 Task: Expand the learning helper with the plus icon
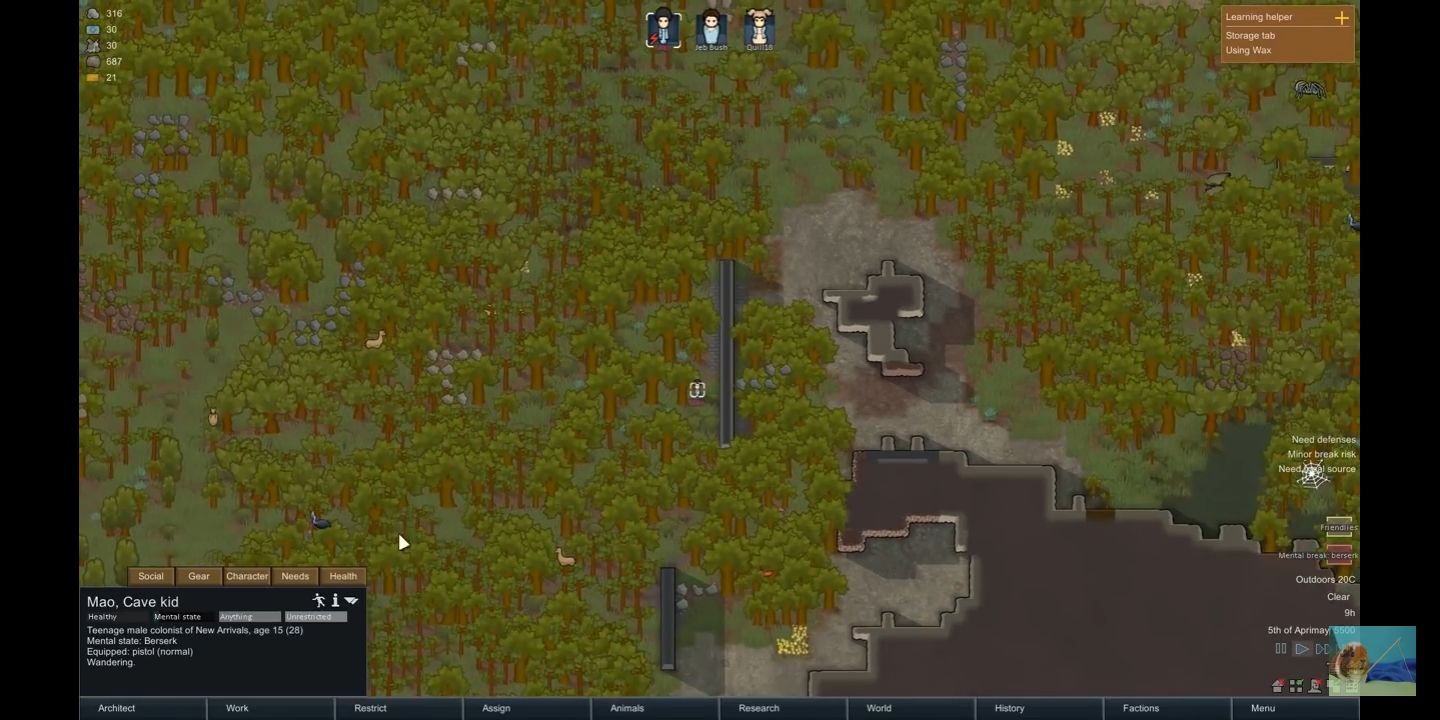(1341, 17)
